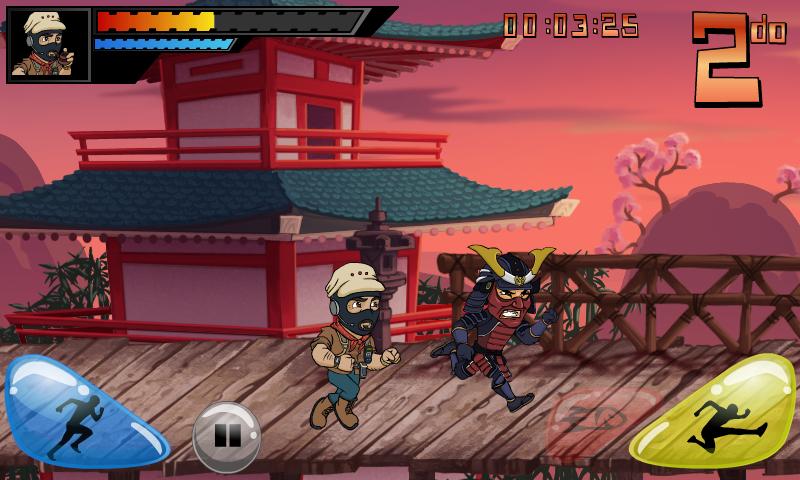Viewport: 800px width, 480px height.
Task: Pause the game with the round button
Action: 227,437
